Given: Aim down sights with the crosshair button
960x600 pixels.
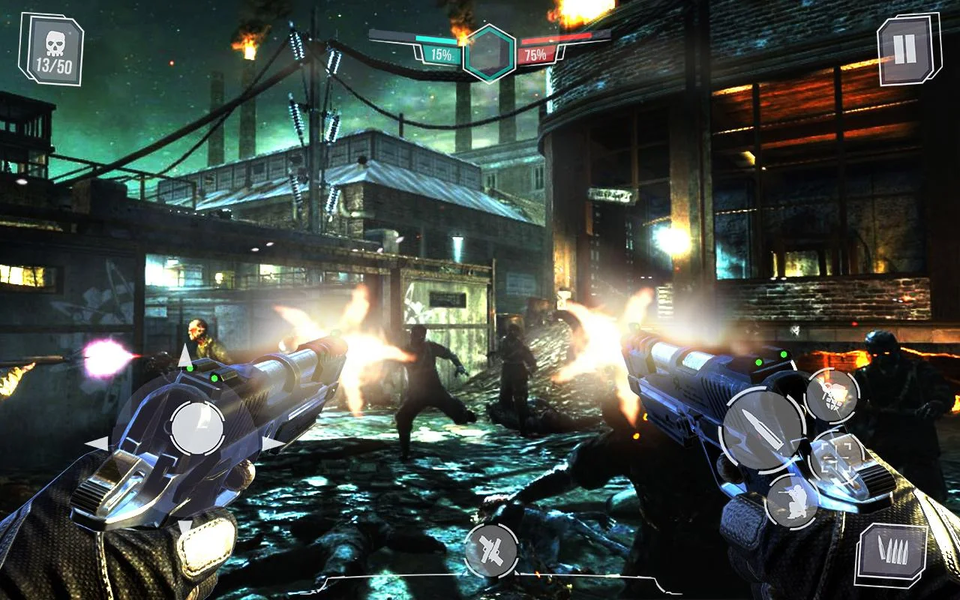Looking at the screenshot, I should coord(838,463).
